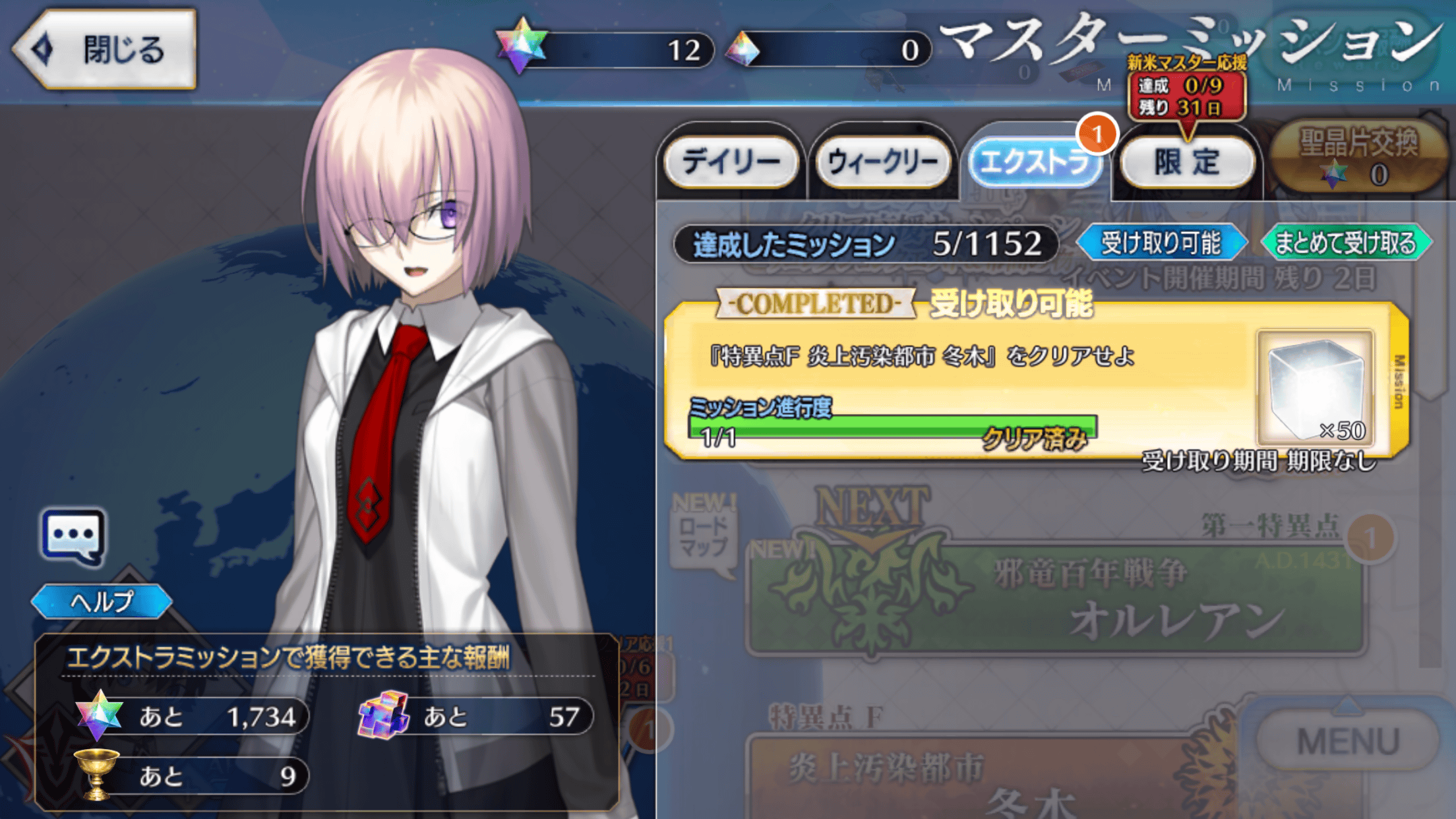Switch to the 限定 limited tab
This screenshot has width=1456, height=819.
(1187, 162)
